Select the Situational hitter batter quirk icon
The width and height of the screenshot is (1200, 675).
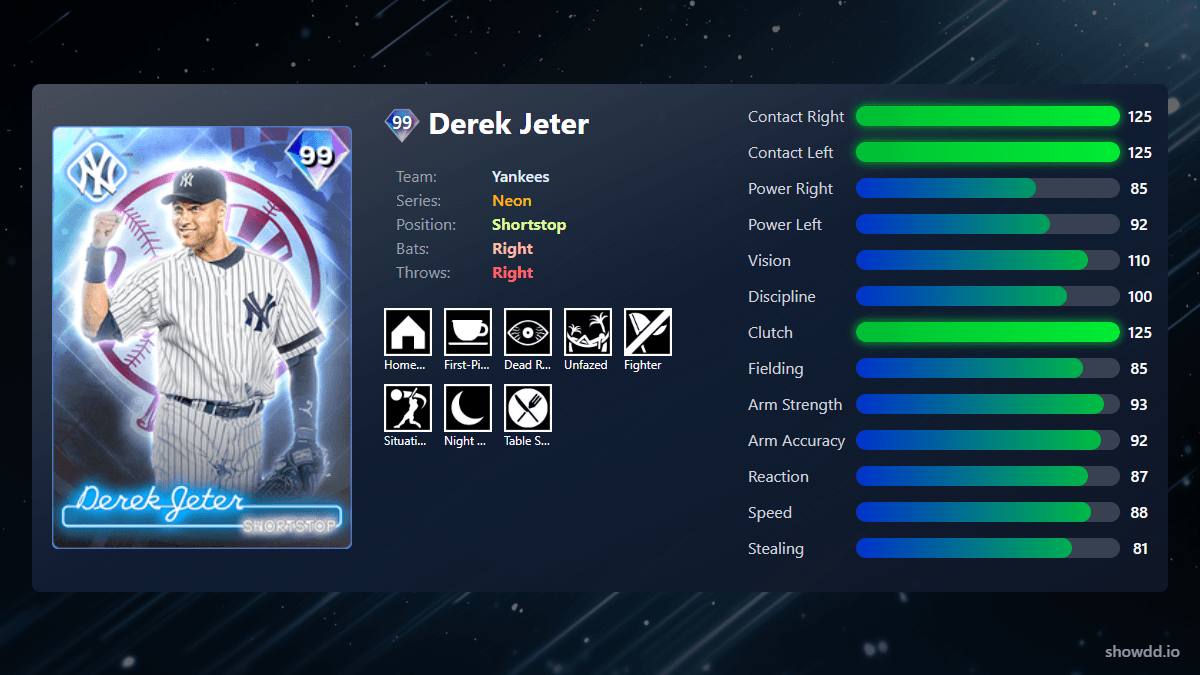tap(408, 408)
